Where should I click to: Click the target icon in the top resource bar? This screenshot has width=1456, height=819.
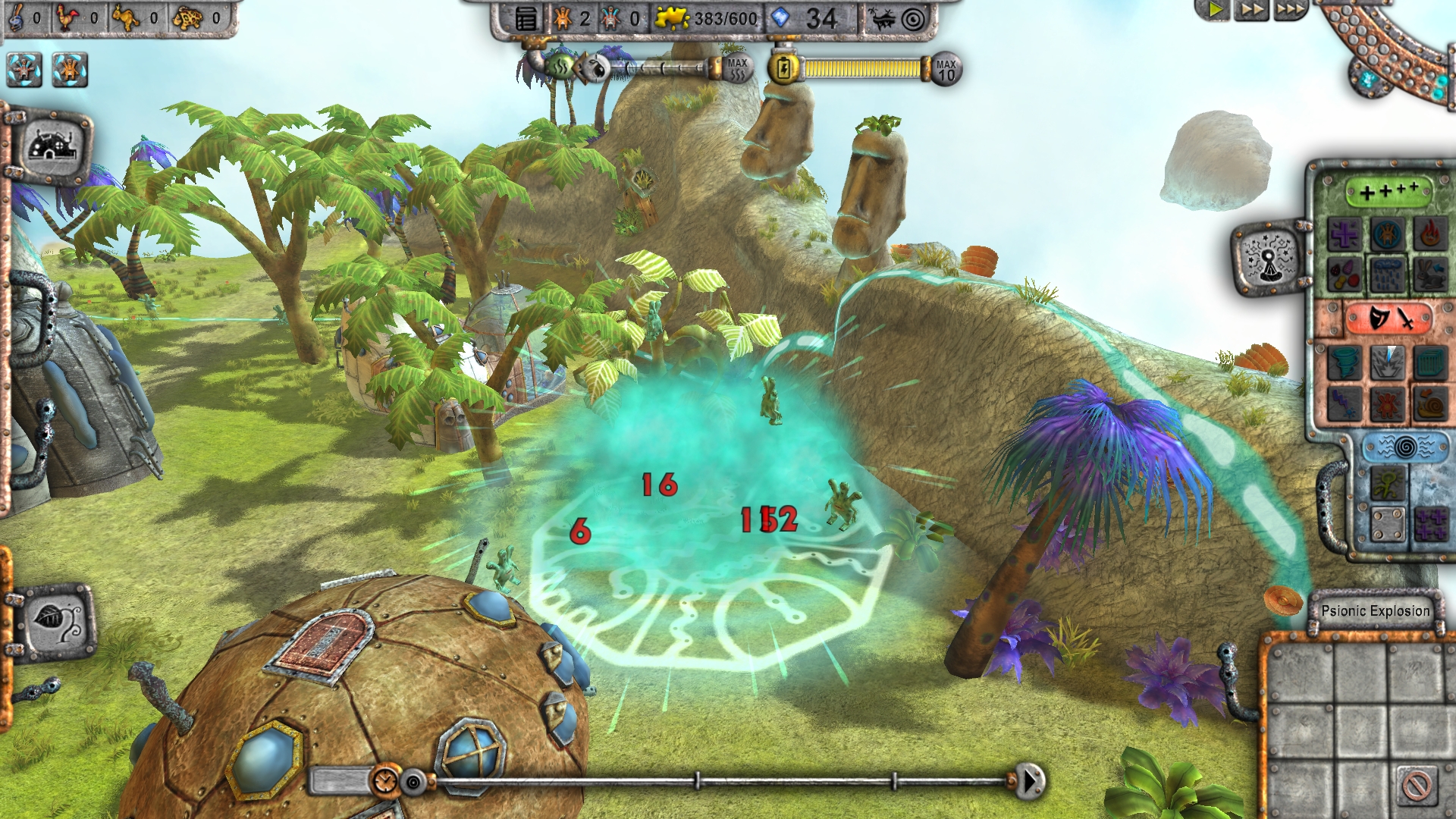(912, 18)
